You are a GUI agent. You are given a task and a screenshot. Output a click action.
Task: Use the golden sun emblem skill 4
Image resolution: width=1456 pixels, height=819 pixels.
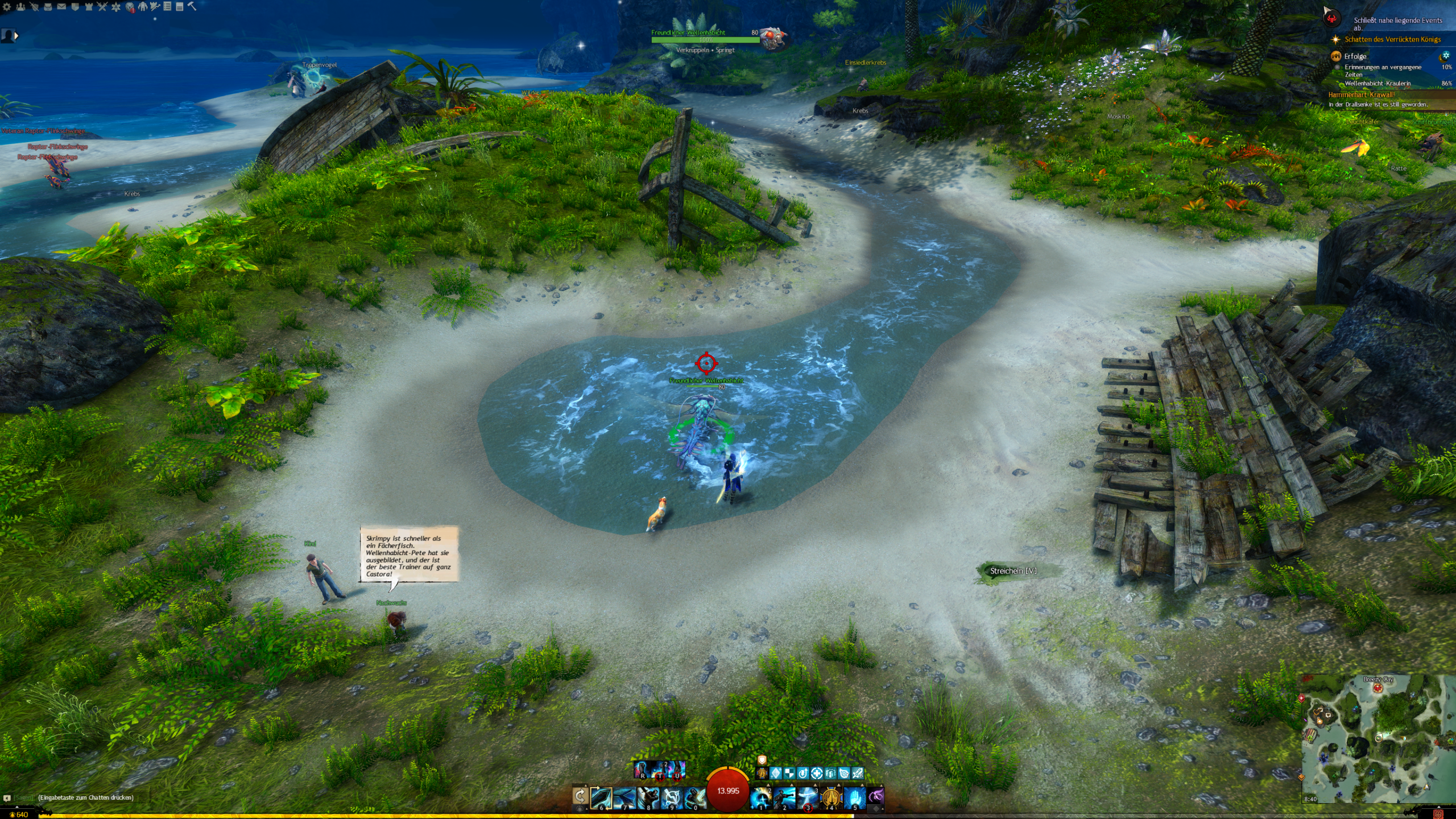tap(831, 798)
